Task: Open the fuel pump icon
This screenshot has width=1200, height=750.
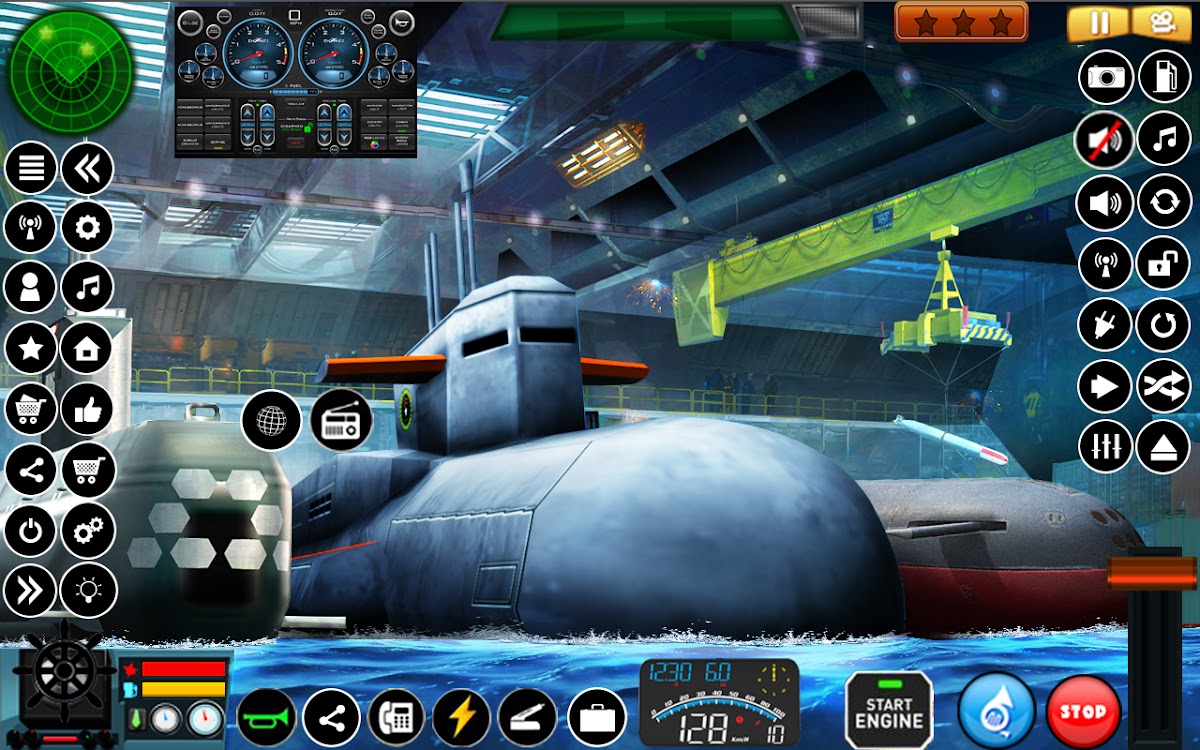Action: 1165,76
